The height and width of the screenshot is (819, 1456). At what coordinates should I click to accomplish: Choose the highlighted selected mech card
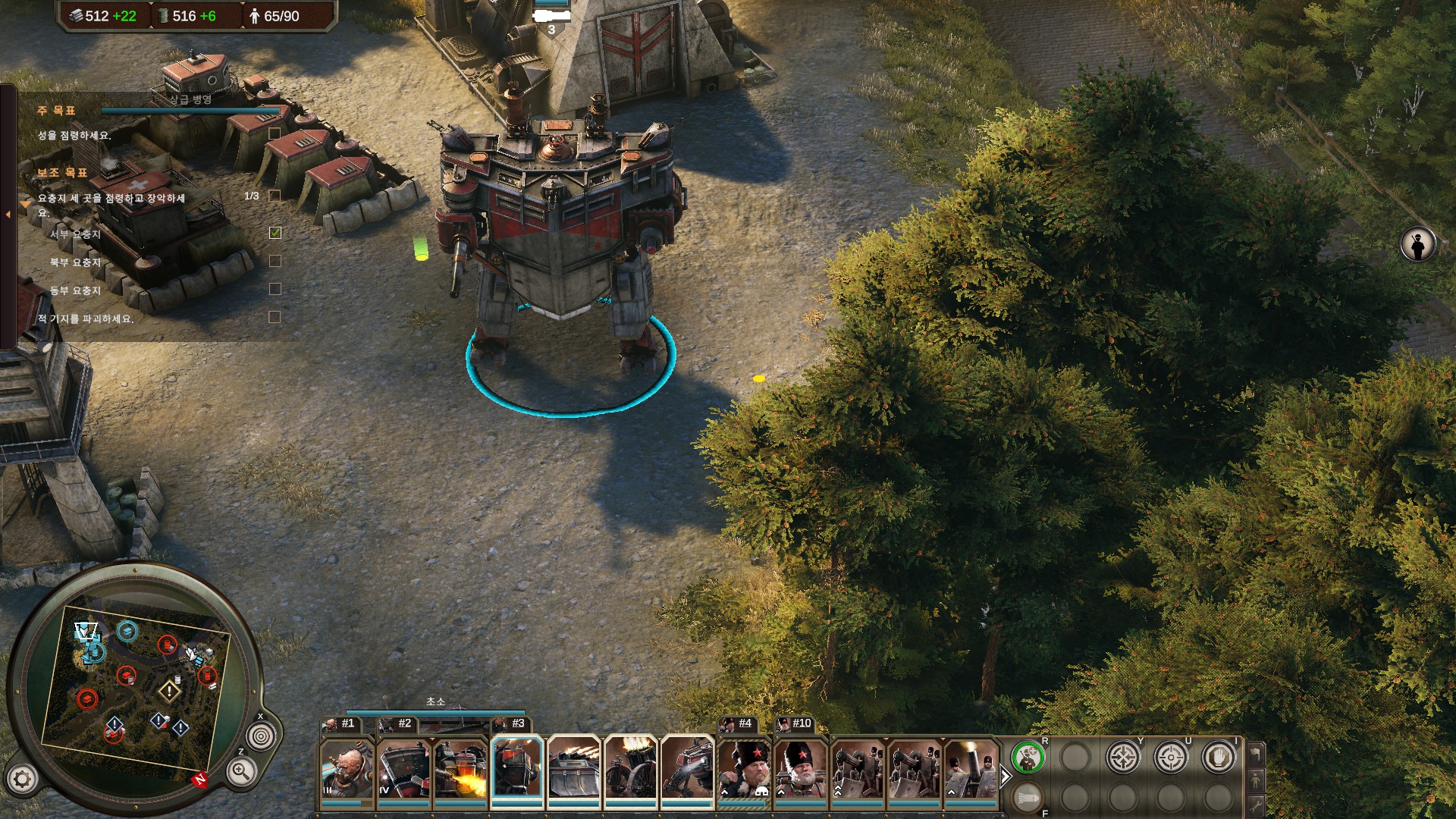click(517, 770)
